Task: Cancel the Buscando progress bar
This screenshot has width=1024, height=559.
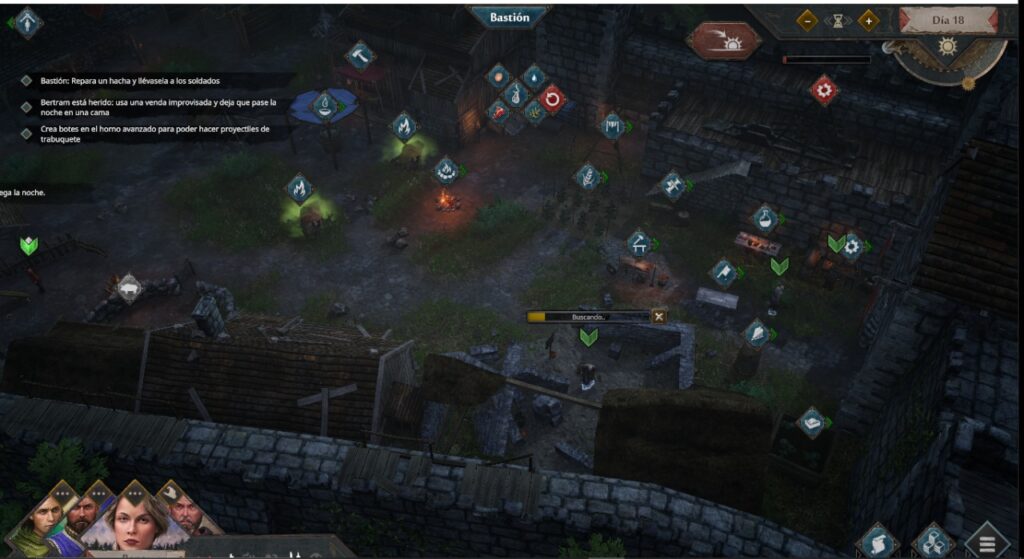Action: [x=658, y=316]
